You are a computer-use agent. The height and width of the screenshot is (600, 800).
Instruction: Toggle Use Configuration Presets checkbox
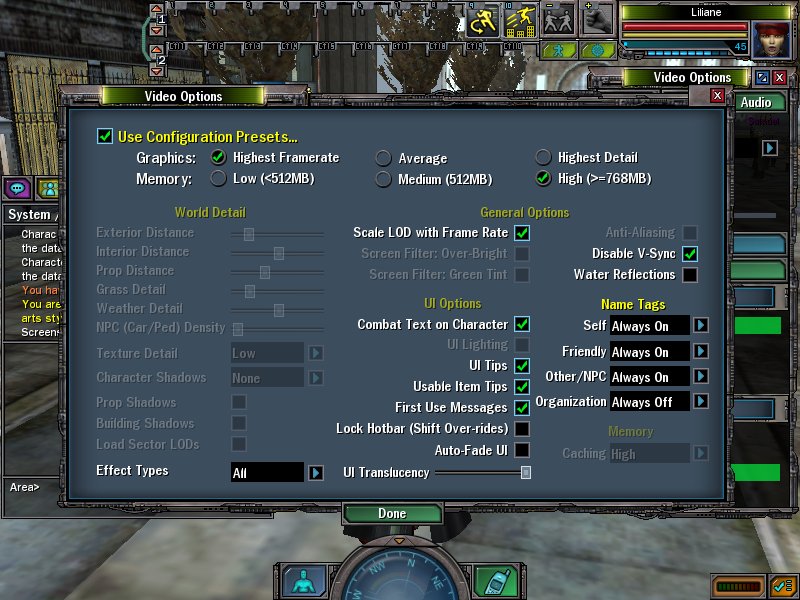(x=105, y=136)
